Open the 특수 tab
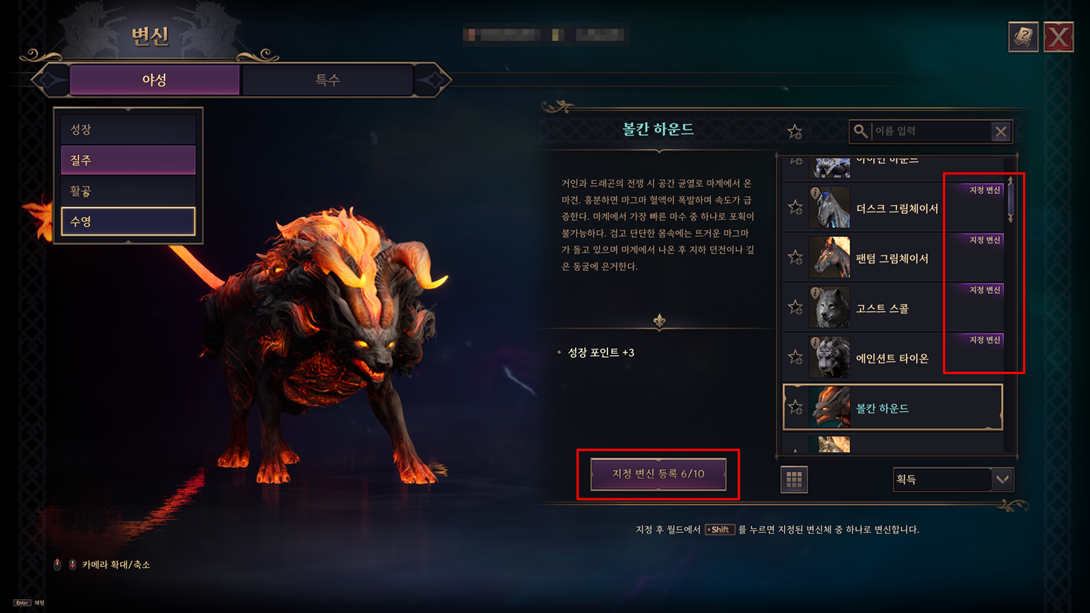The height and width of the screenshot is (613, 1090). point(327,80)
